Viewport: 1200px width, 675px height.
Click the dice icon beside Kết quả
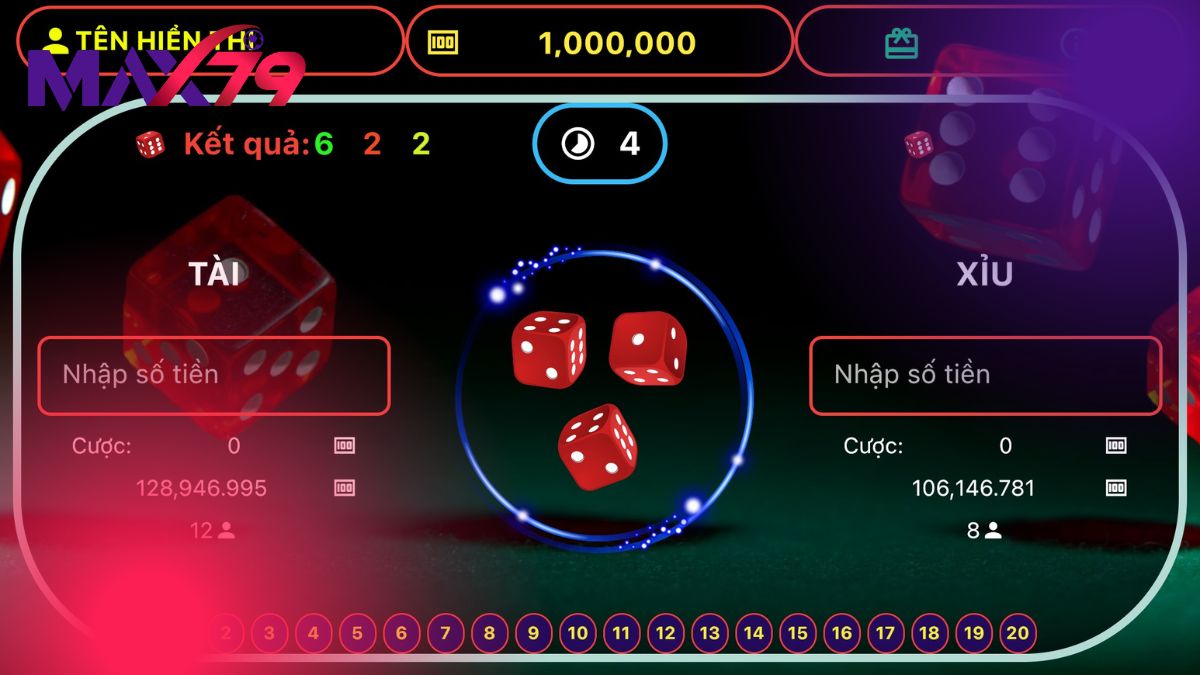pyautogui.click(x=151, y=145)
